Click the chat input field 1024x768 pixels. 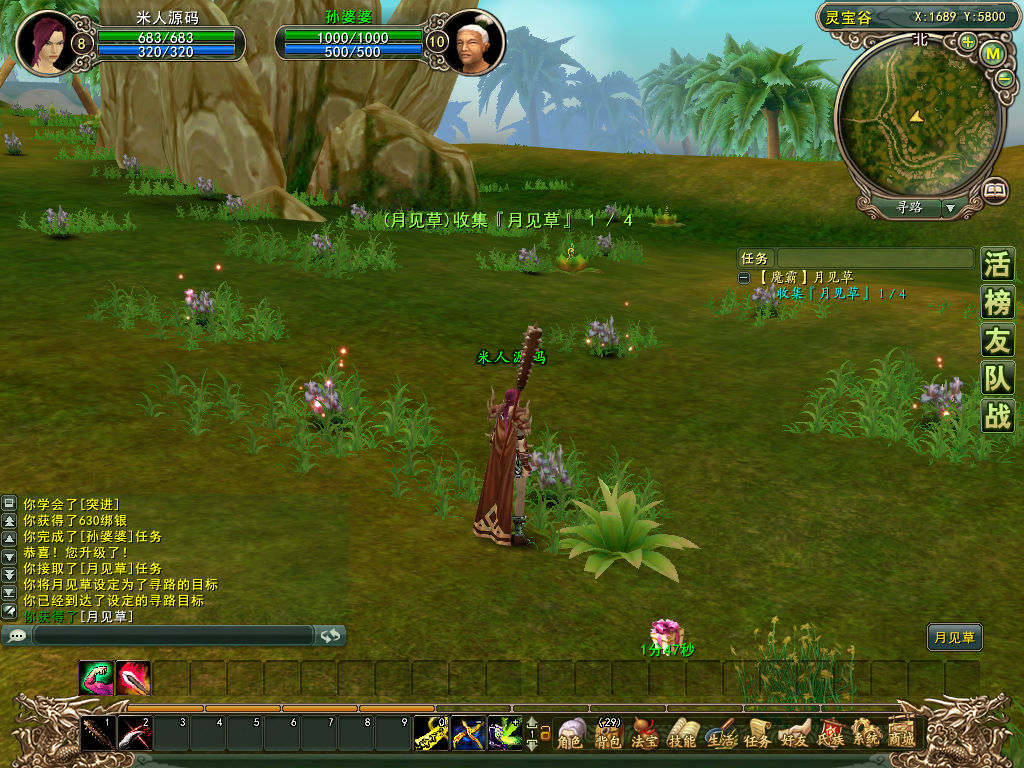(x=172, y=635)
